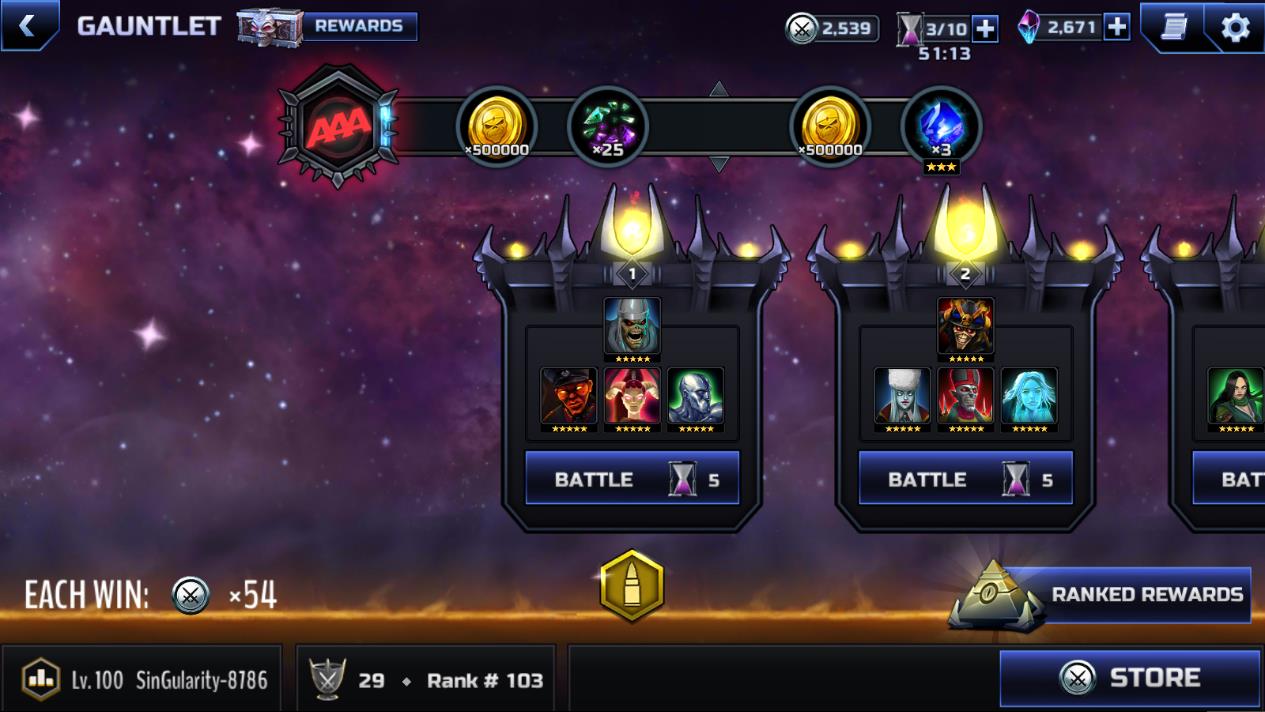Add more hourglass energy with plus button

[x=985, y=28]
